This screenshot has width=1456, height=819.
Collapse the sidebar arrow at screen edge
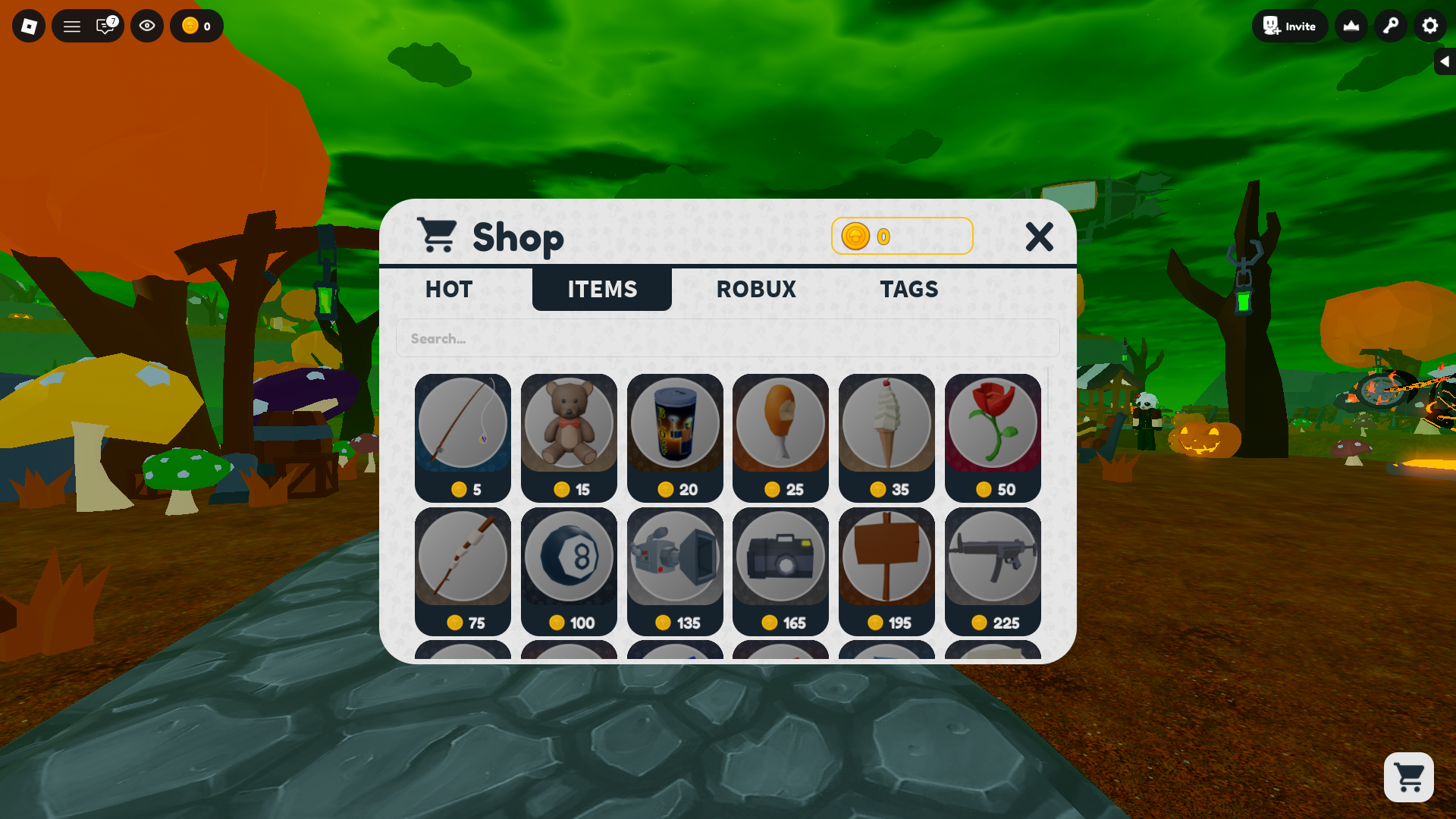click(1445, 61)
